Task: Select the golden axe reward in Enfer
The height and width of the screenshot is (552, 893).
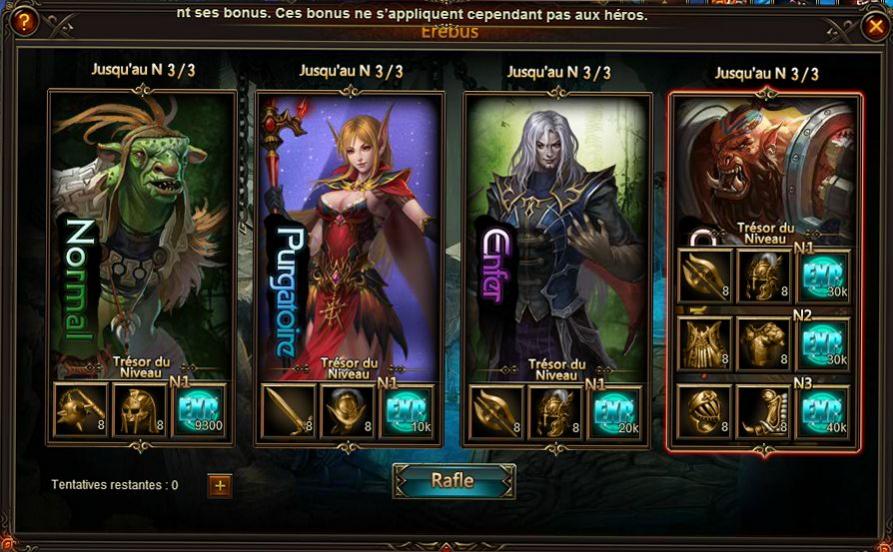Action: (497, 410)
